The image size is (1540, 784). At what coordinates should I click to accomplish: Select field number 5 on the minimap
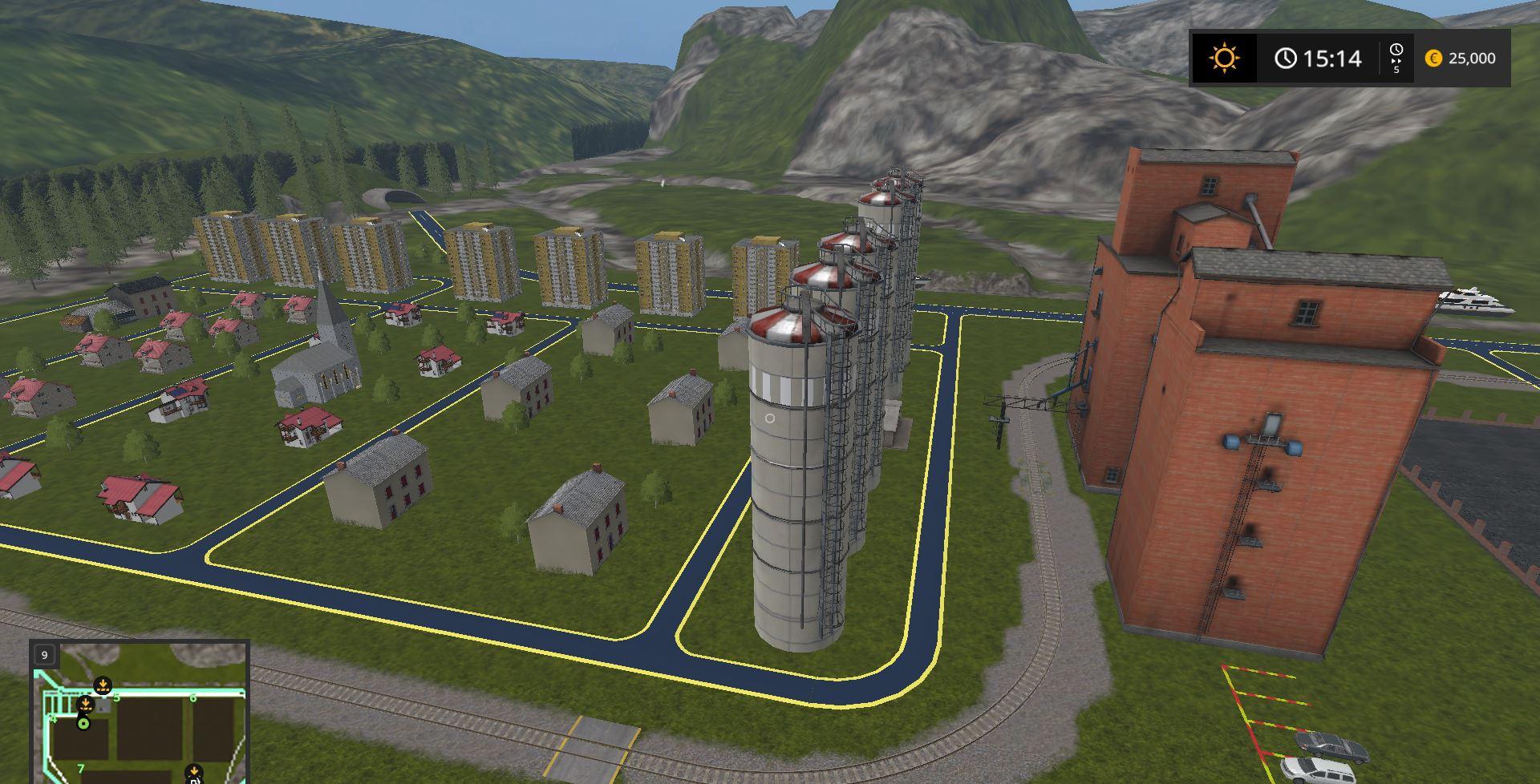(x=116, y=697)
